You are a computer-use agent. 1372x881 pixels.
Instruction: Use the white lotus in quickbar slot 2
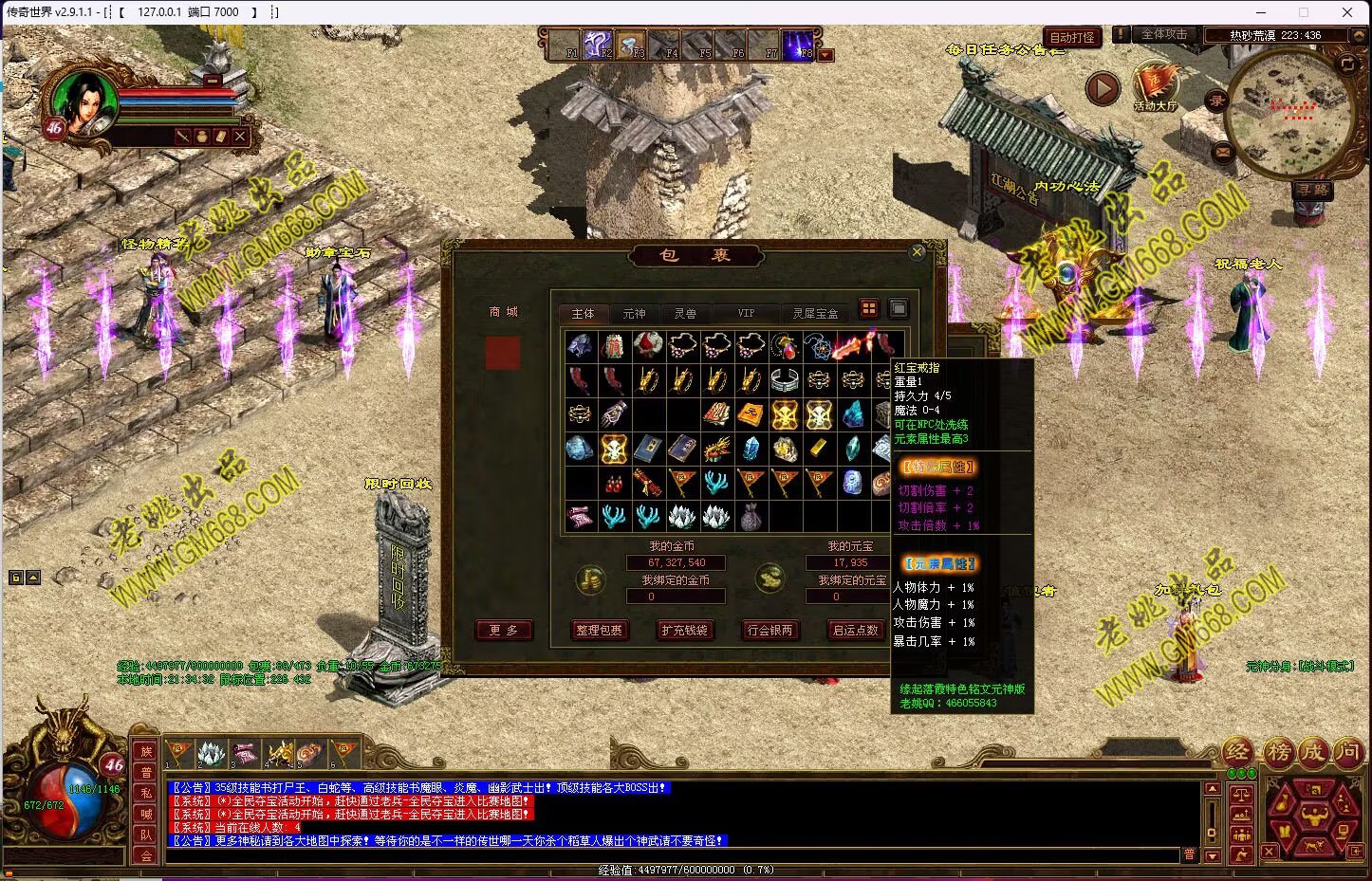coord(211,754)
